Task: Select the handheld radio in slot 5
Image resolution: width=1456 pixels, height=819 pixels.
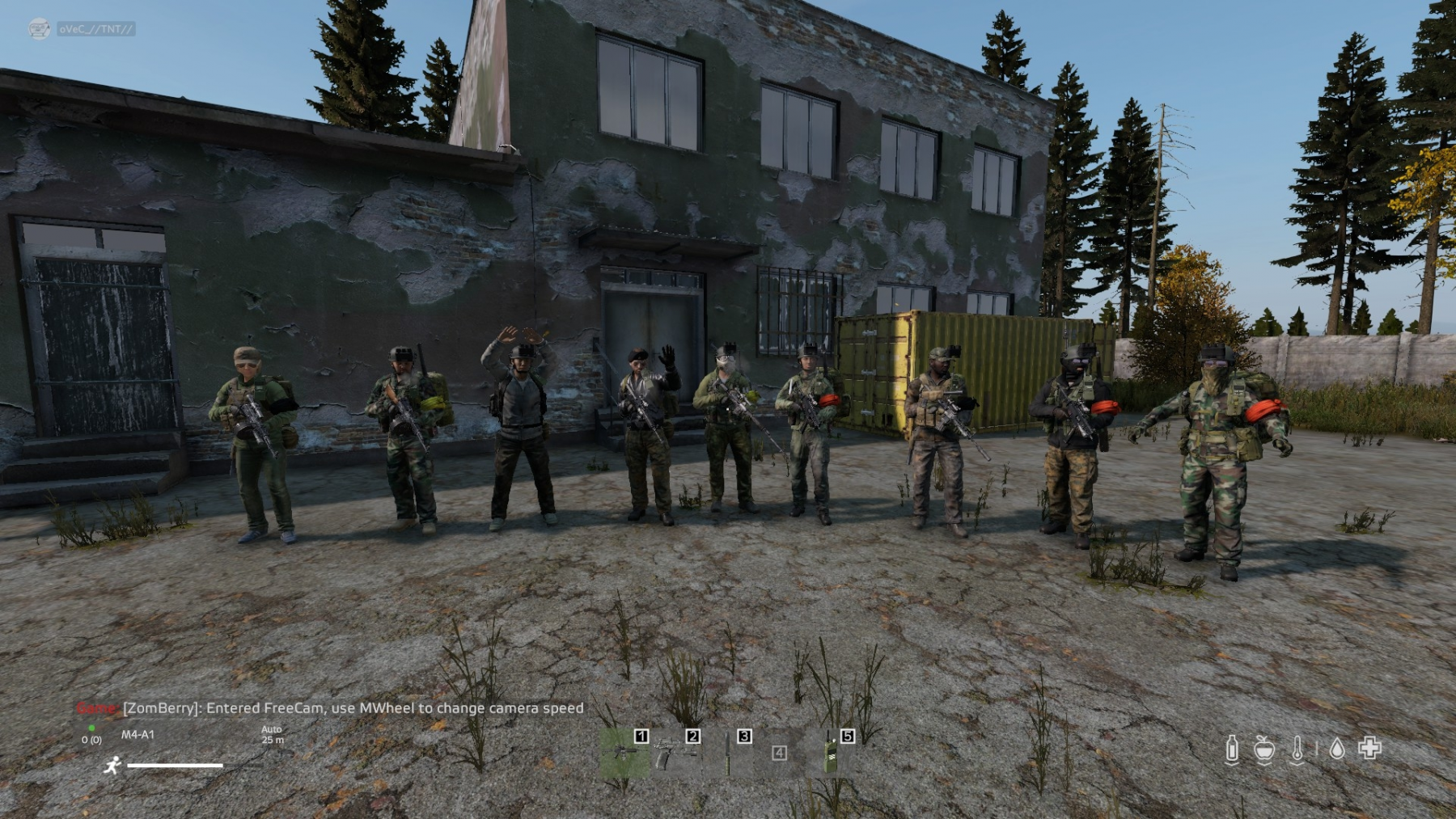Action: [x=831, y=754]
